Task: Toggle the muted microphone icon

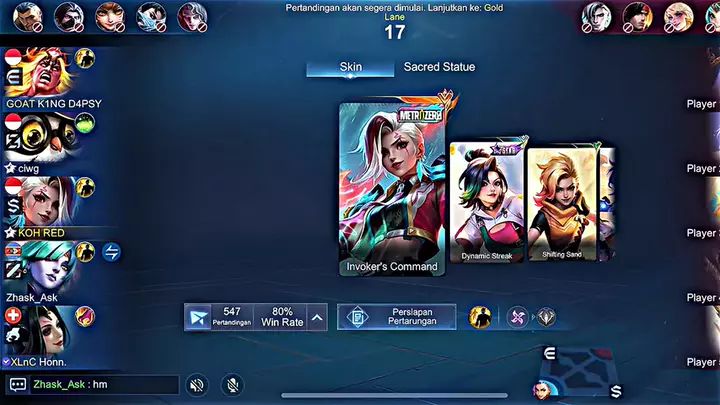Action: coord(231,384)
